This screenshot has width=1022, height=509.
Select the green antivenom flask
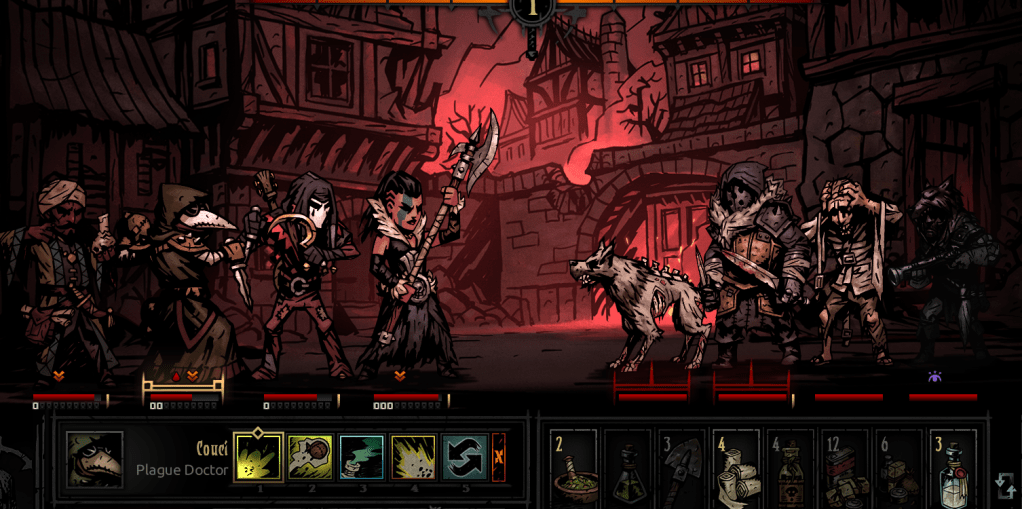(628, 467)
